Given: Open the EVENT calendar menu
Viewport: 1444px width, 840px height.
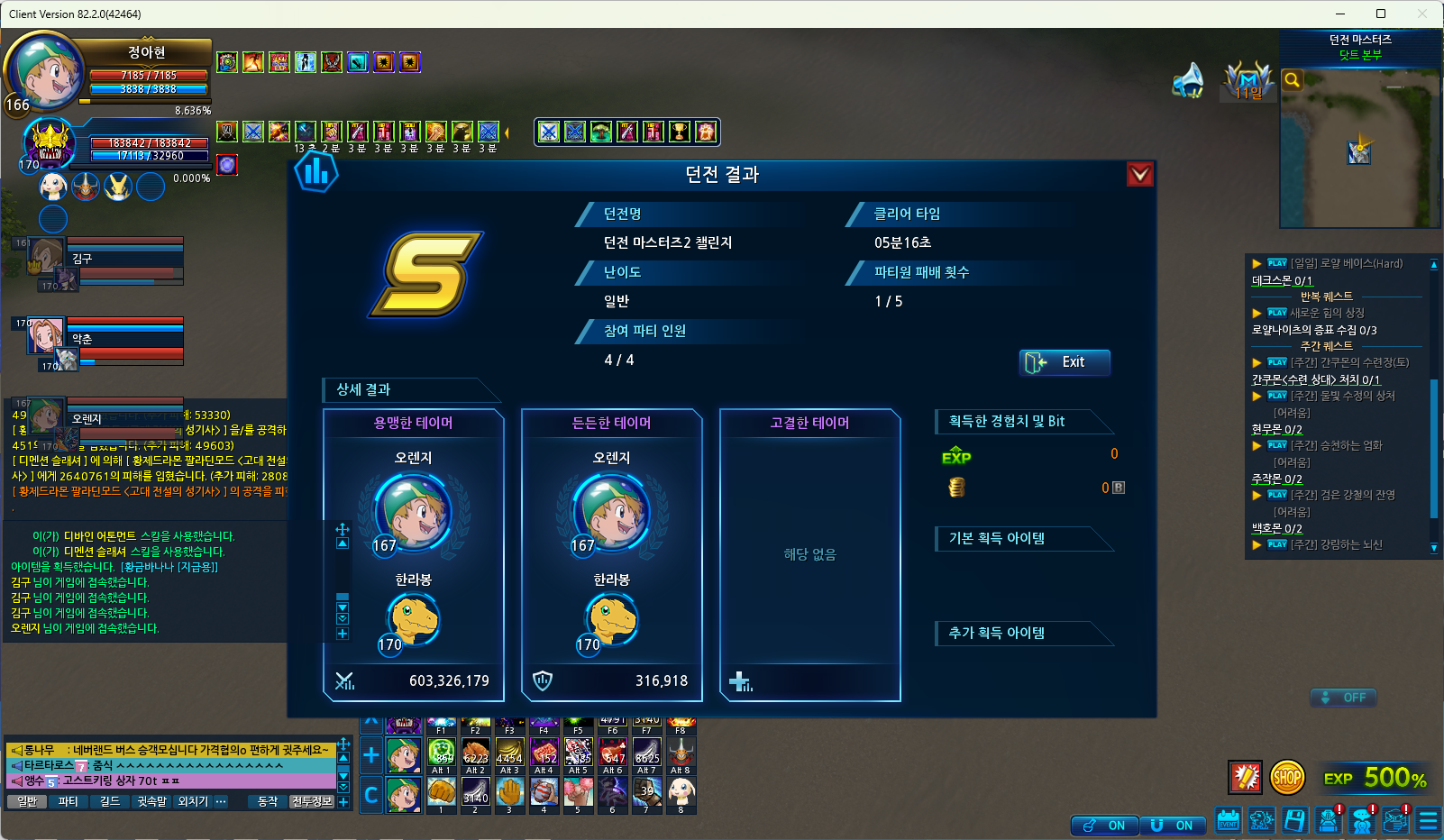Looking at the screenshot, I should point(1228,820).
